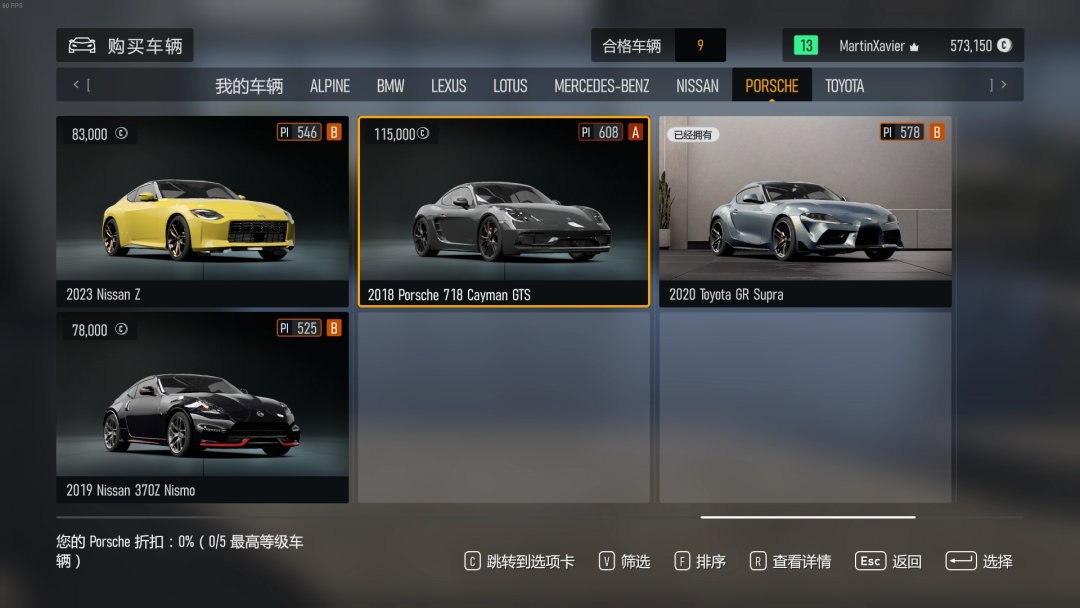Open the MERCEDES-BENZ tab
The width and height of the screenshot is (1080, 608).
[601, 86]
